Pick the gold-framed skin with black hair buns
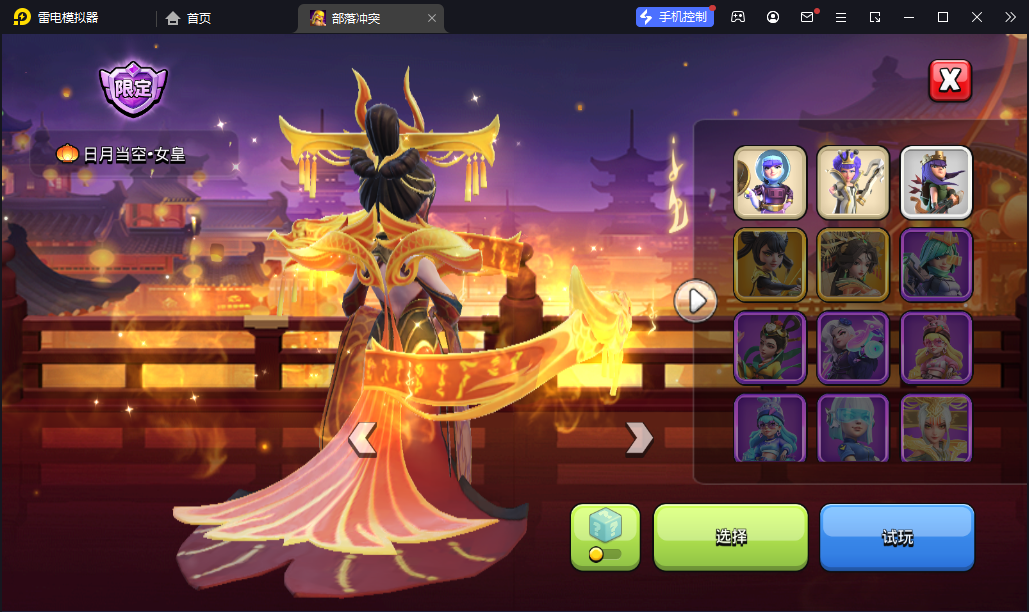 [770, 264]
